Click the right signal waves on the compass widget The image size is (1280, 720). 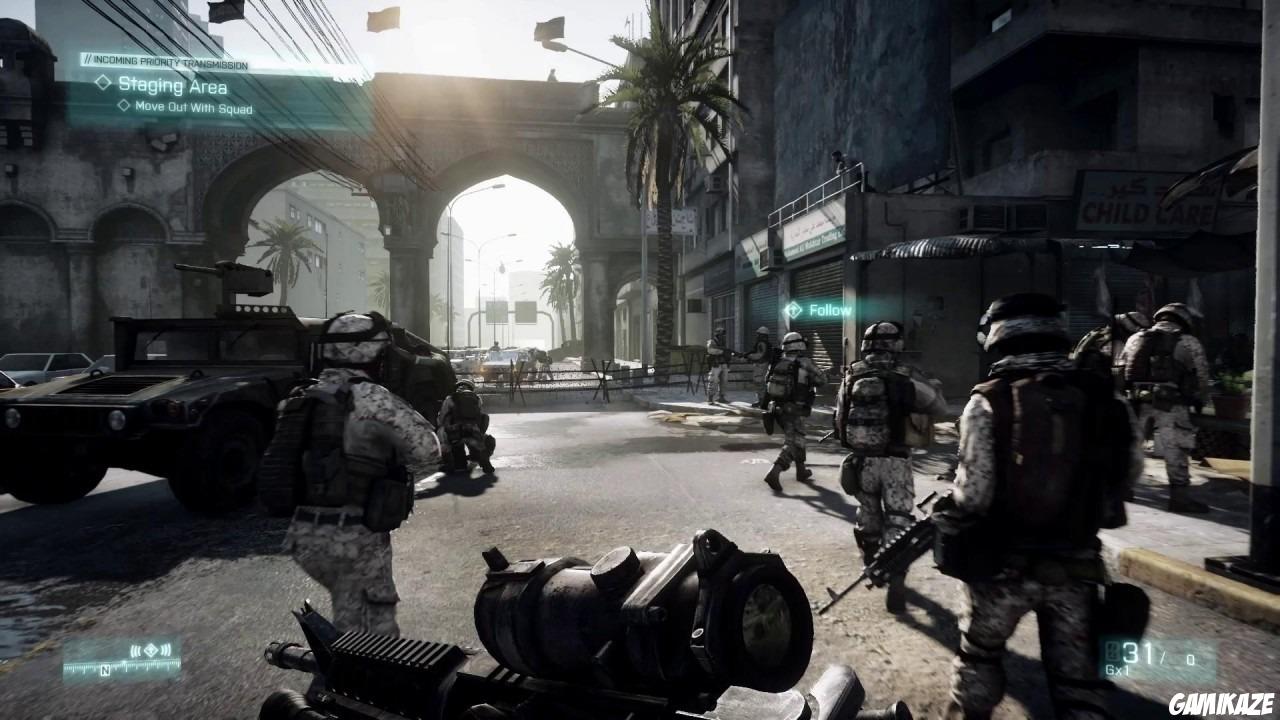click(166, 650)
